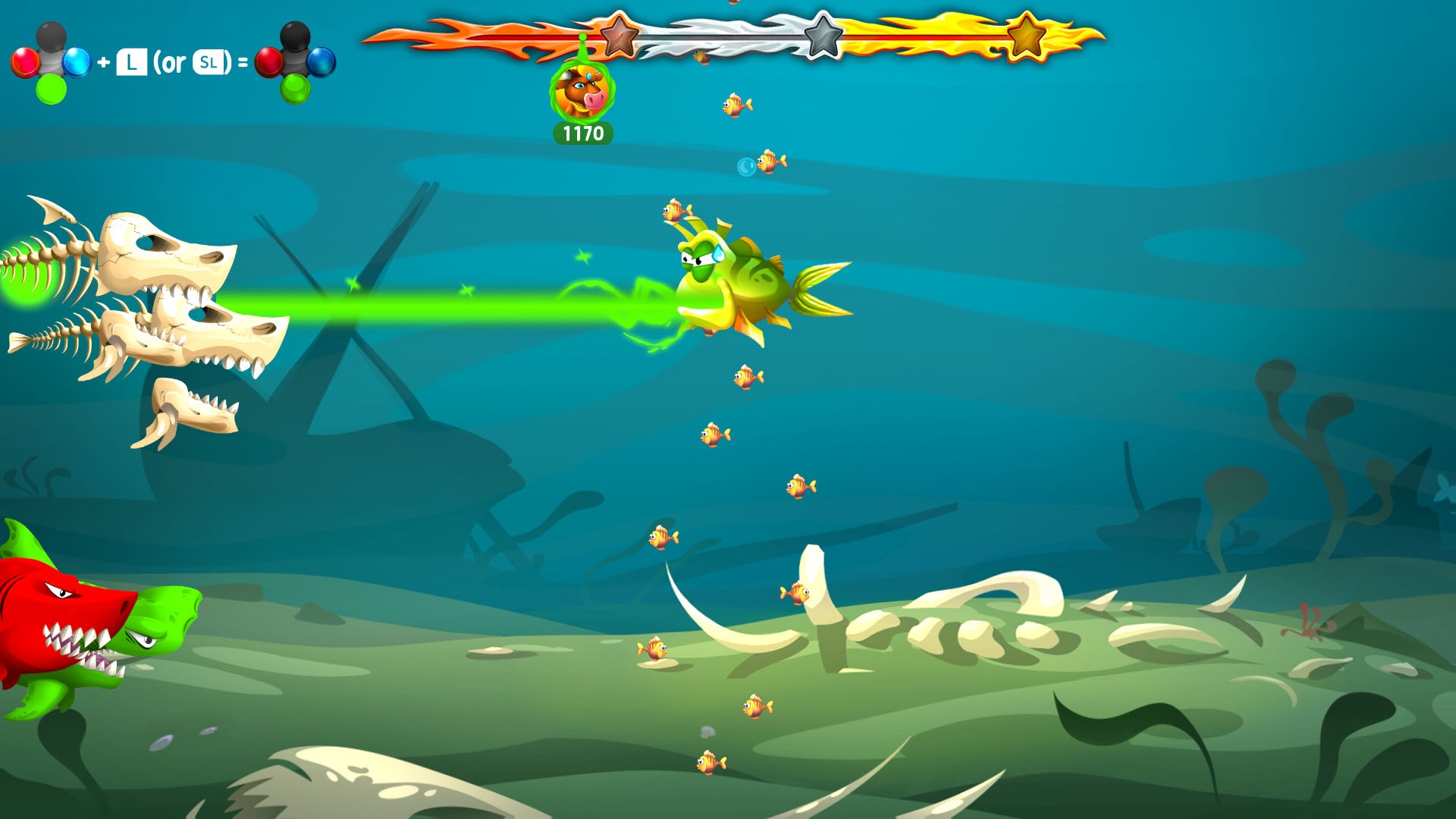Toggle the blue button on the left controller diagram
This screenshot has width=1456, height=819.
tap(77, 61)
